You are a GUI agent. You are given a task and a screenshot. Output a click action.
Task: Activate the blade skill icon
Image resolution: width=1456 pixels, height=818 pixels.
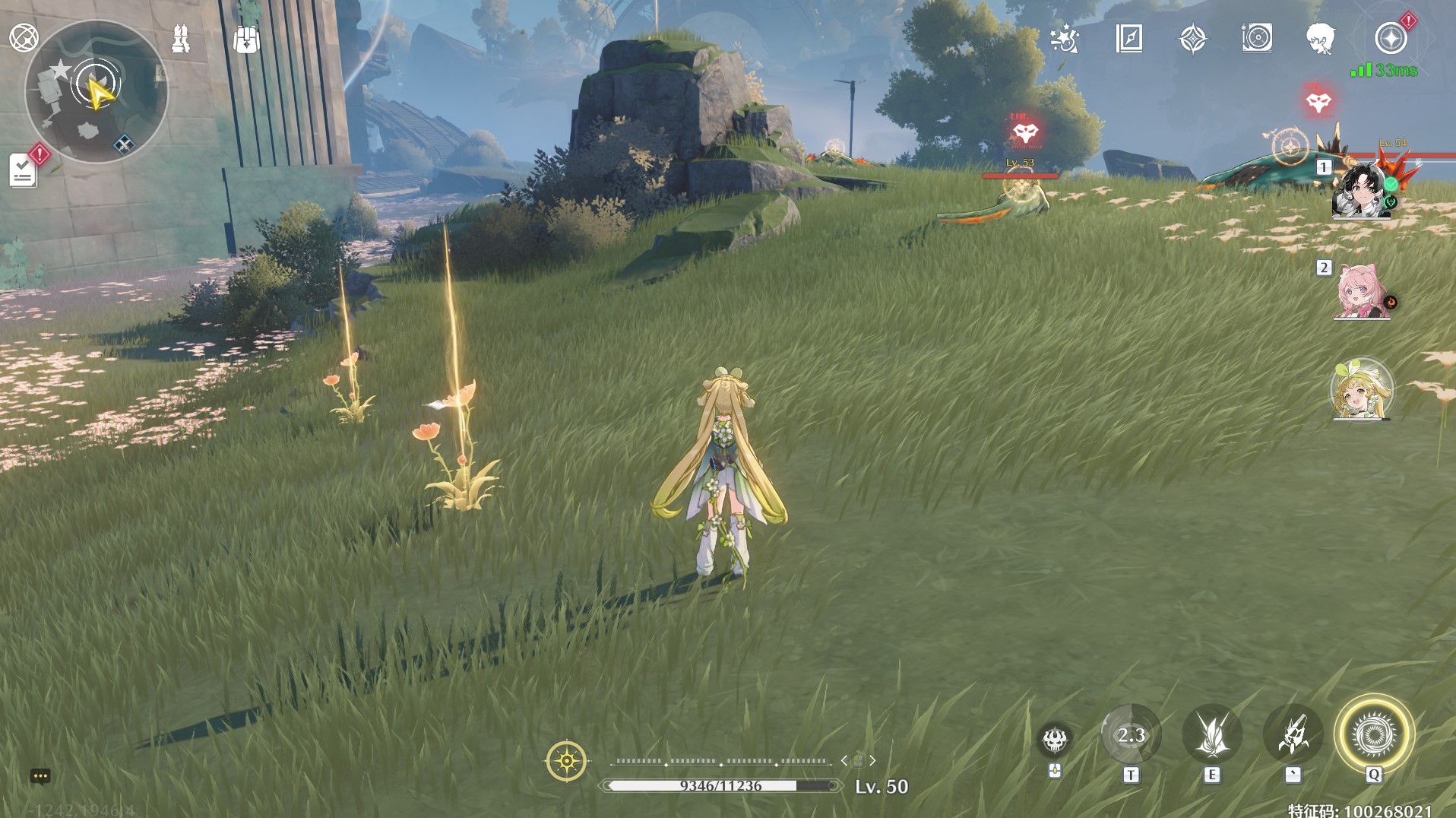[x=1212, y=735]
